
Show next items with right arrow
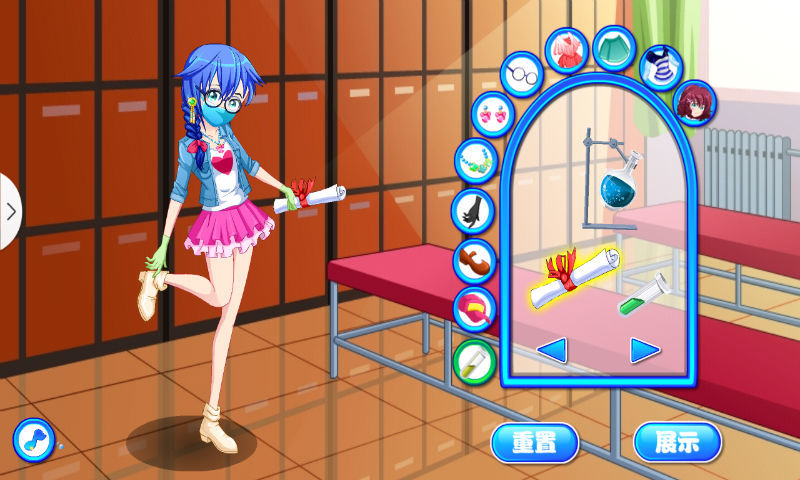[645, 349]
